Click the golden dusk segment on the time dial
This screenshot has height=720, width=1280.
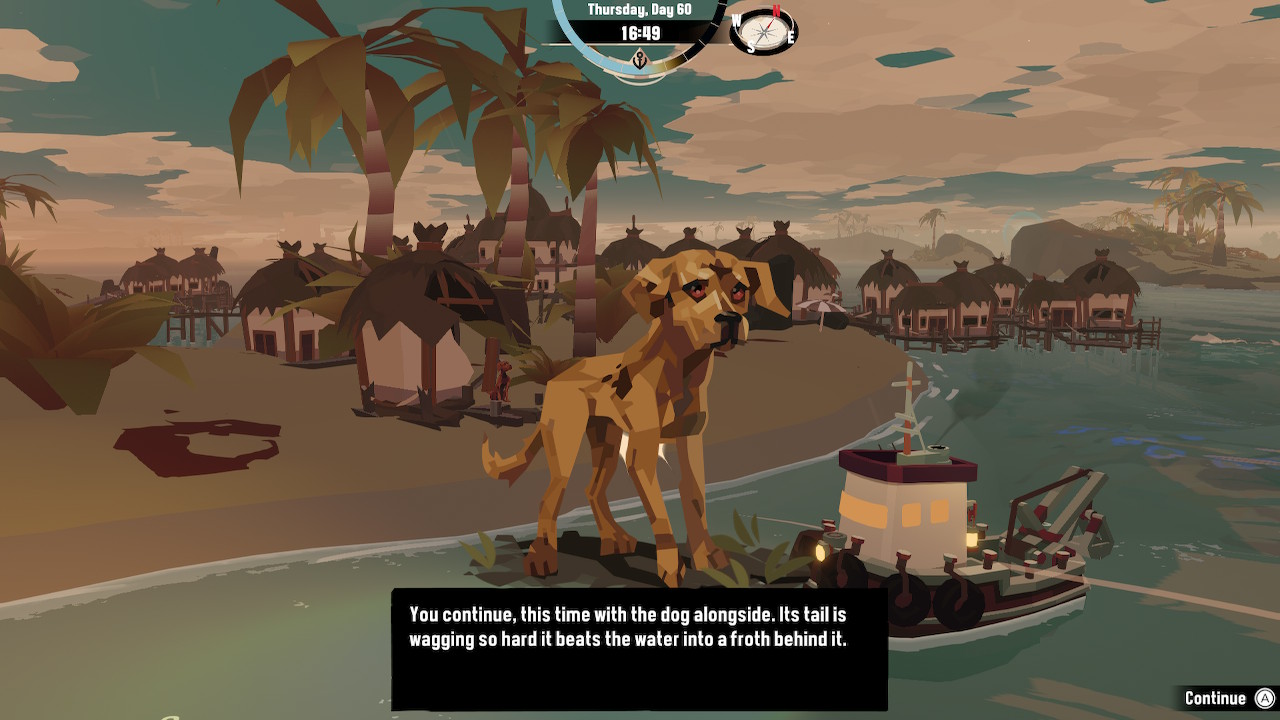pyautogui.click(x=672, y=61)
